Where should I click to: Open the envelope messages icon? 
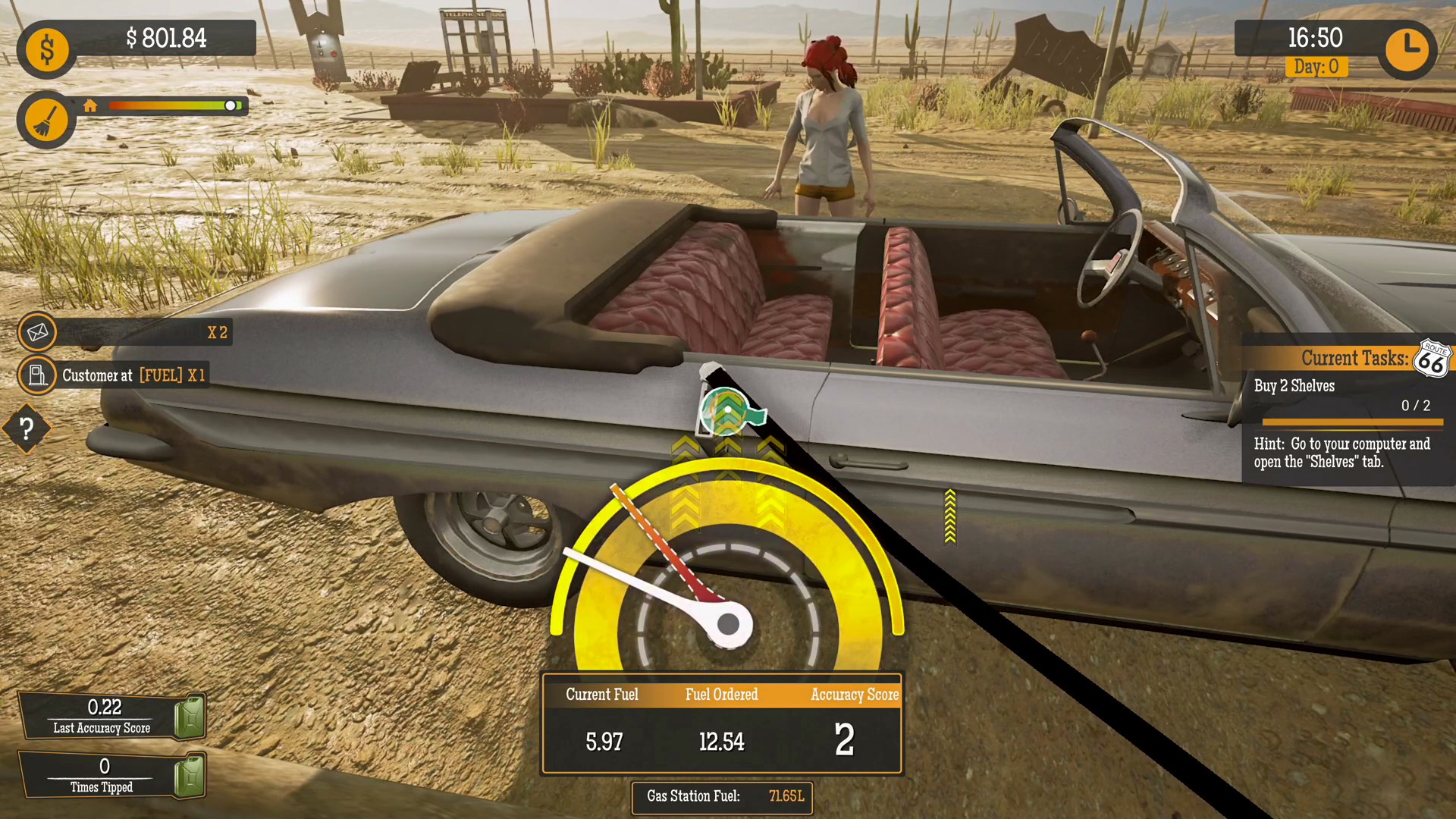[x=37, y=332]
